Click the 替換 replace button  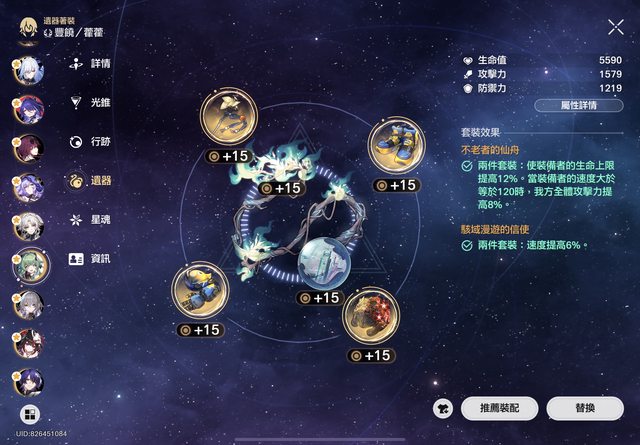(585, 408)
